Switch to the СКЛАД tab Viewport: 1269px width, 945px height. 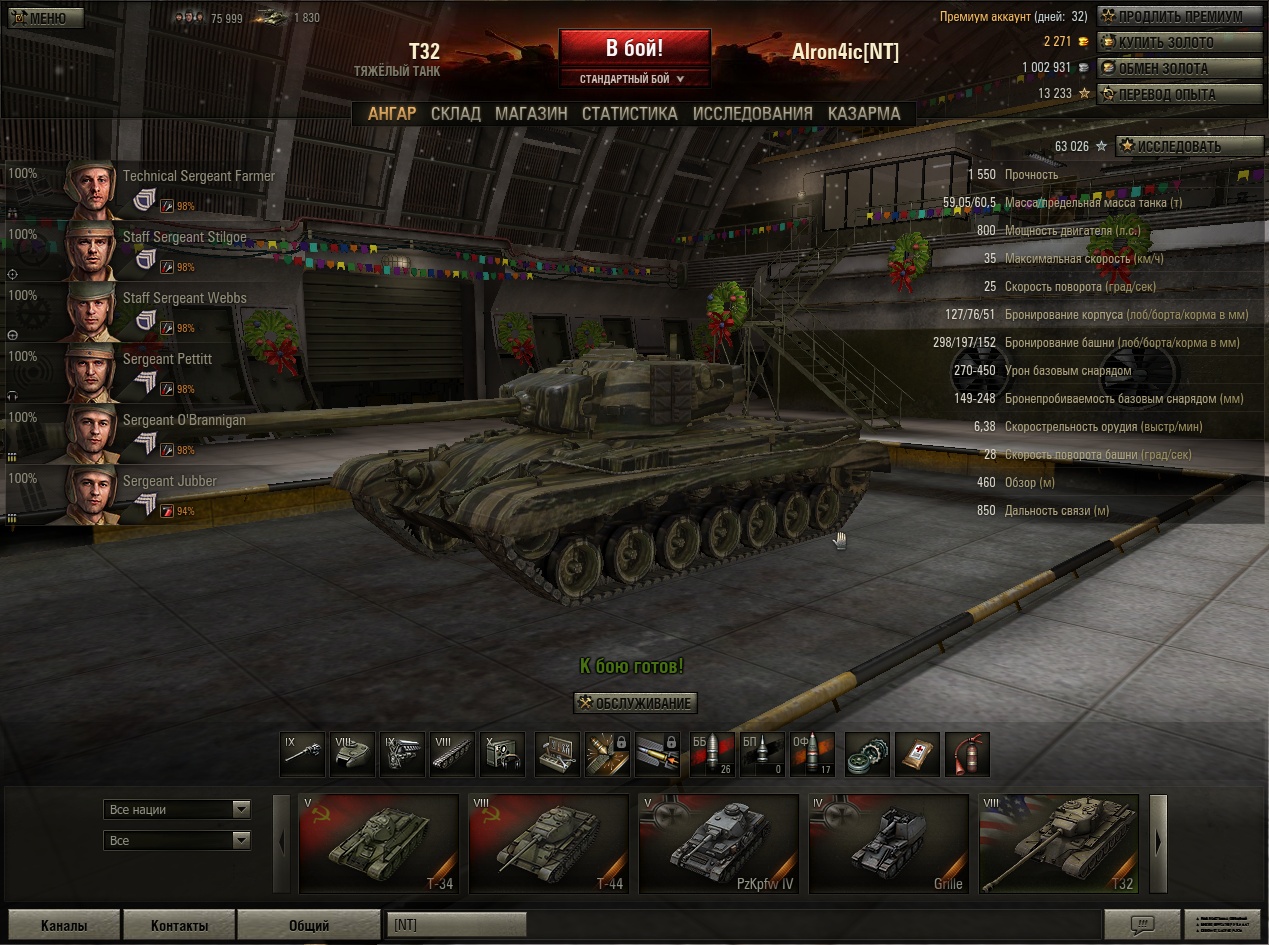[x=455, y=114]
